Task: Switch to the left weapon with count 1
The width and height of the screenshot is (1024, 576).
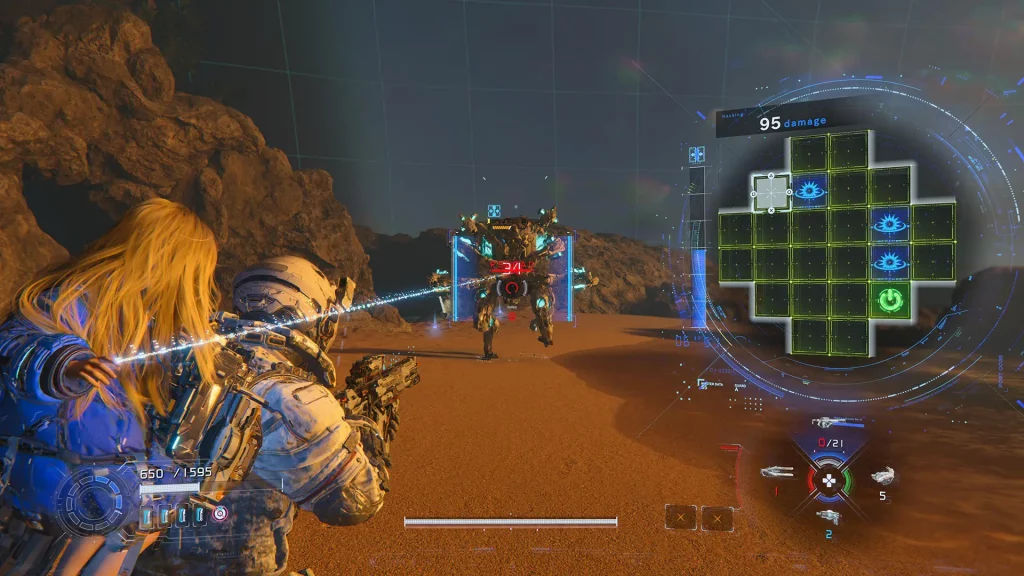Action: click(776, 472)
